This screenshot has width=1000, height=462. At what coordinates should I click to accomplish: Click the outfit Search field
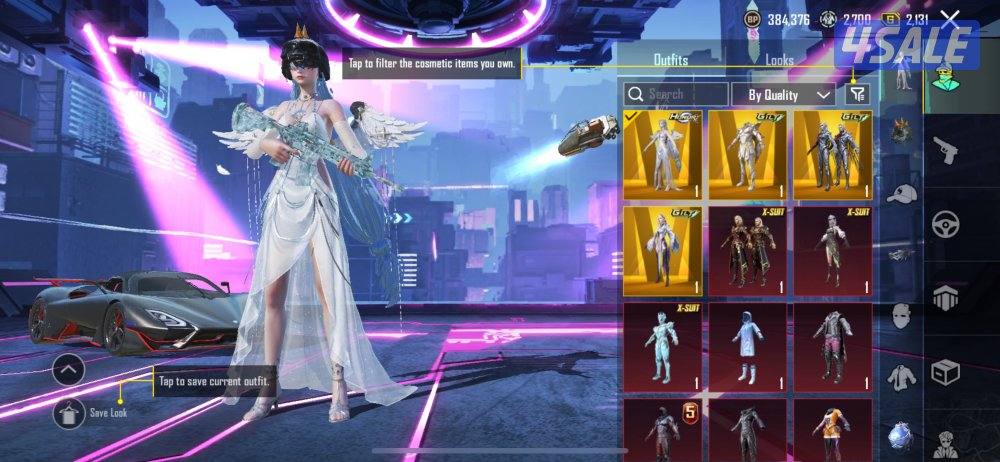point(676,94)
